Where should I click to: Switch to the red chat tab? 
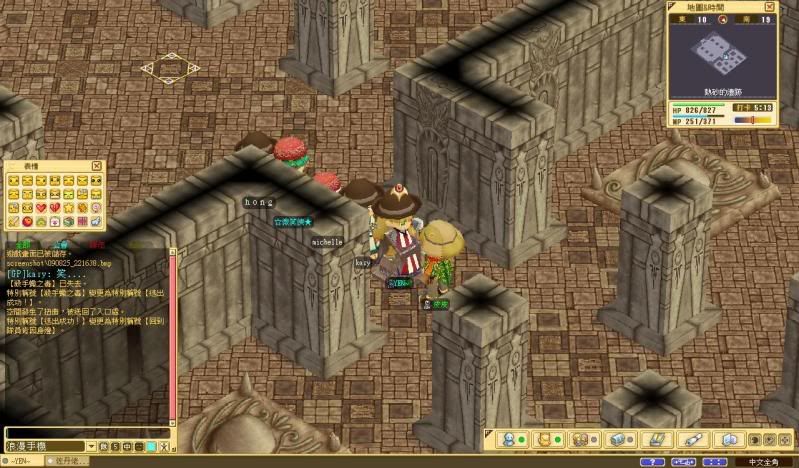(96, 243)
